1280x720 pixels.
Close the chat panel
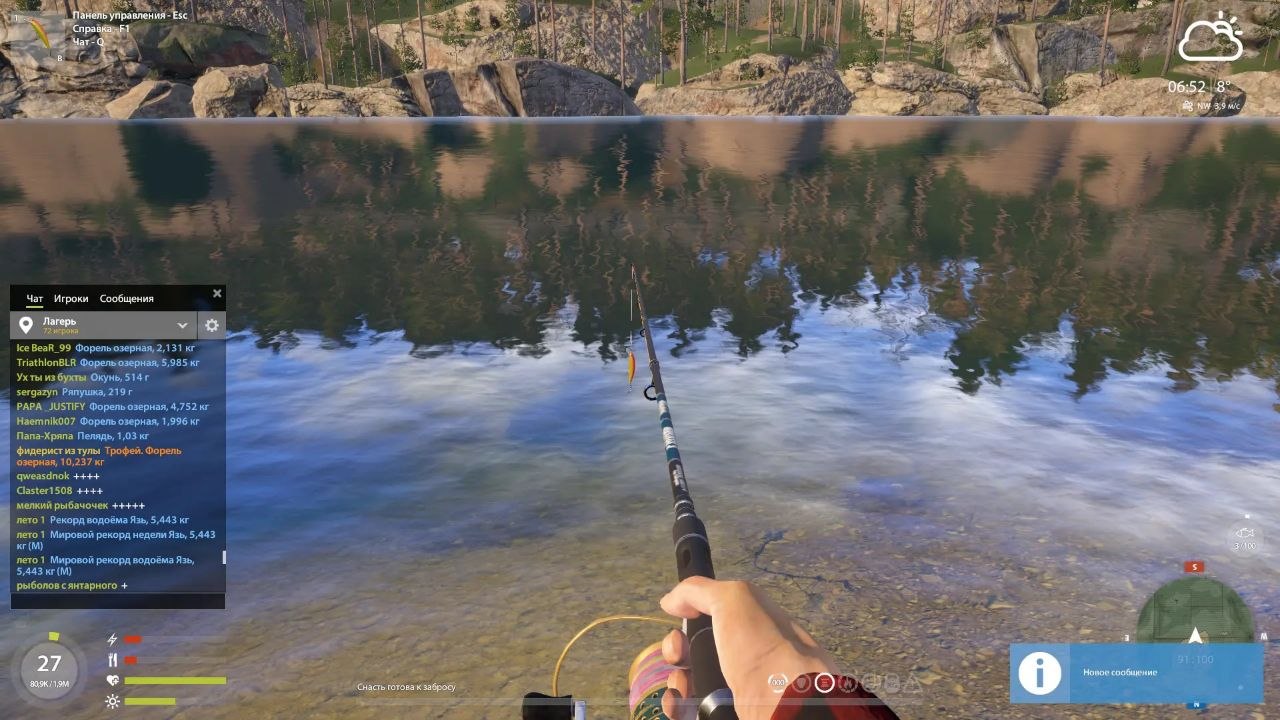click(x=217, y=294)
